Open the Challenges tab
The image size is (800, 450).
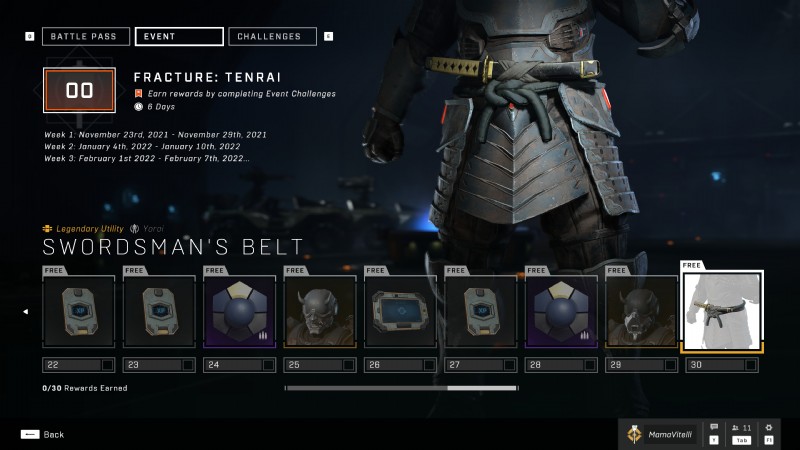273,37
